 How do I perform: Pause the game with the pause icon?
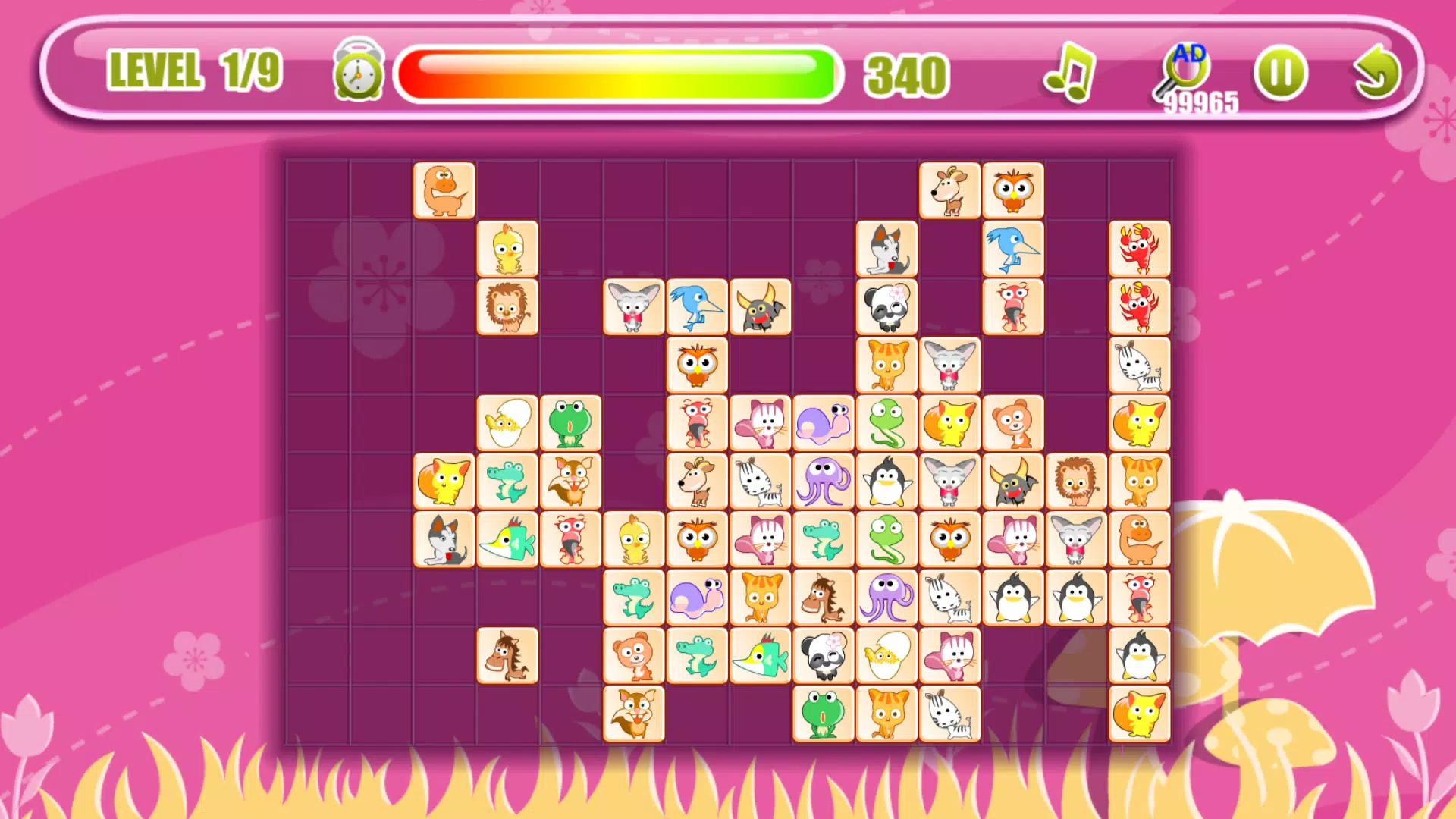pyautogui.click(x=1282, y=72)
